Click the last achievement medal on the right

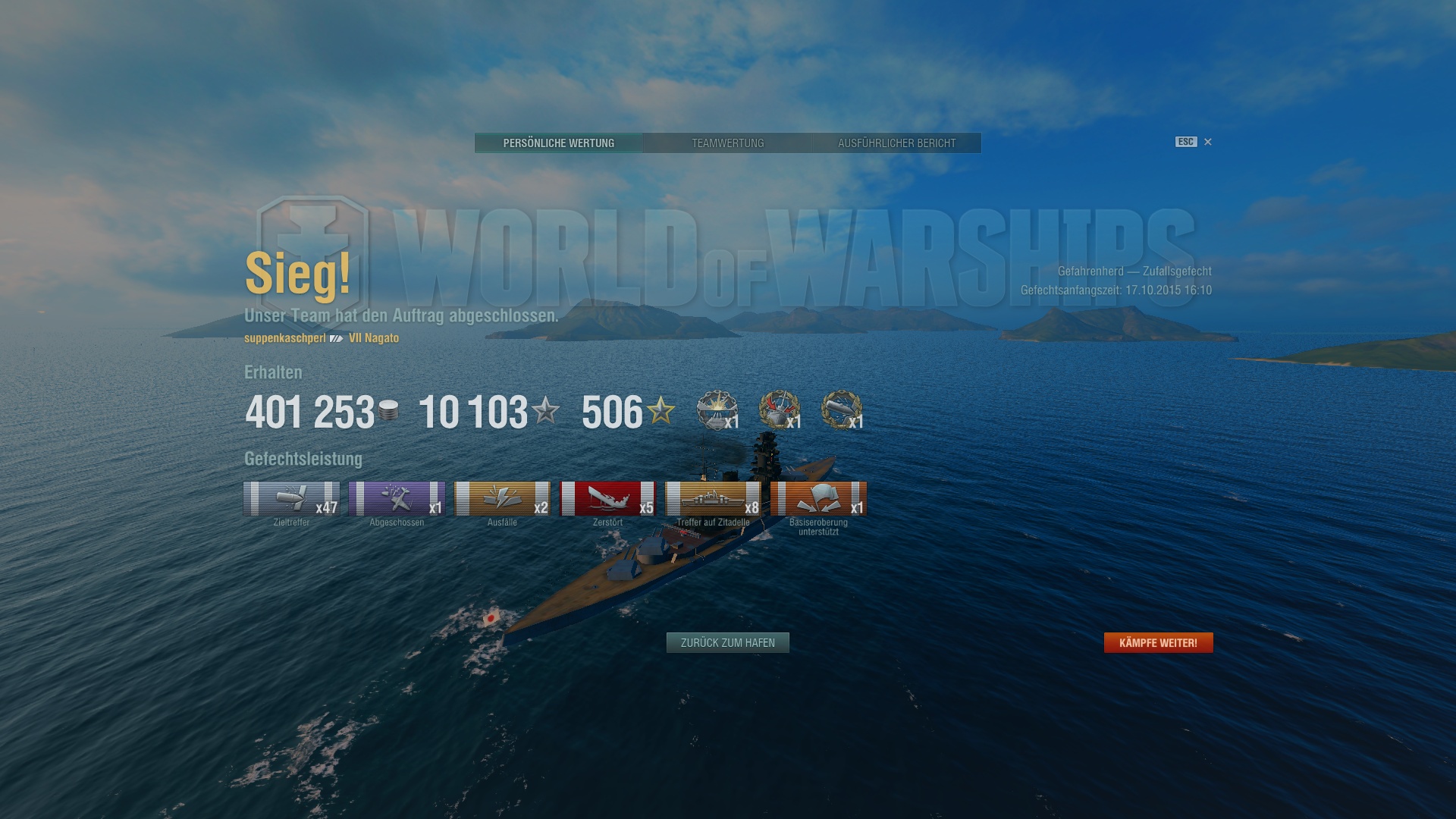841,410
